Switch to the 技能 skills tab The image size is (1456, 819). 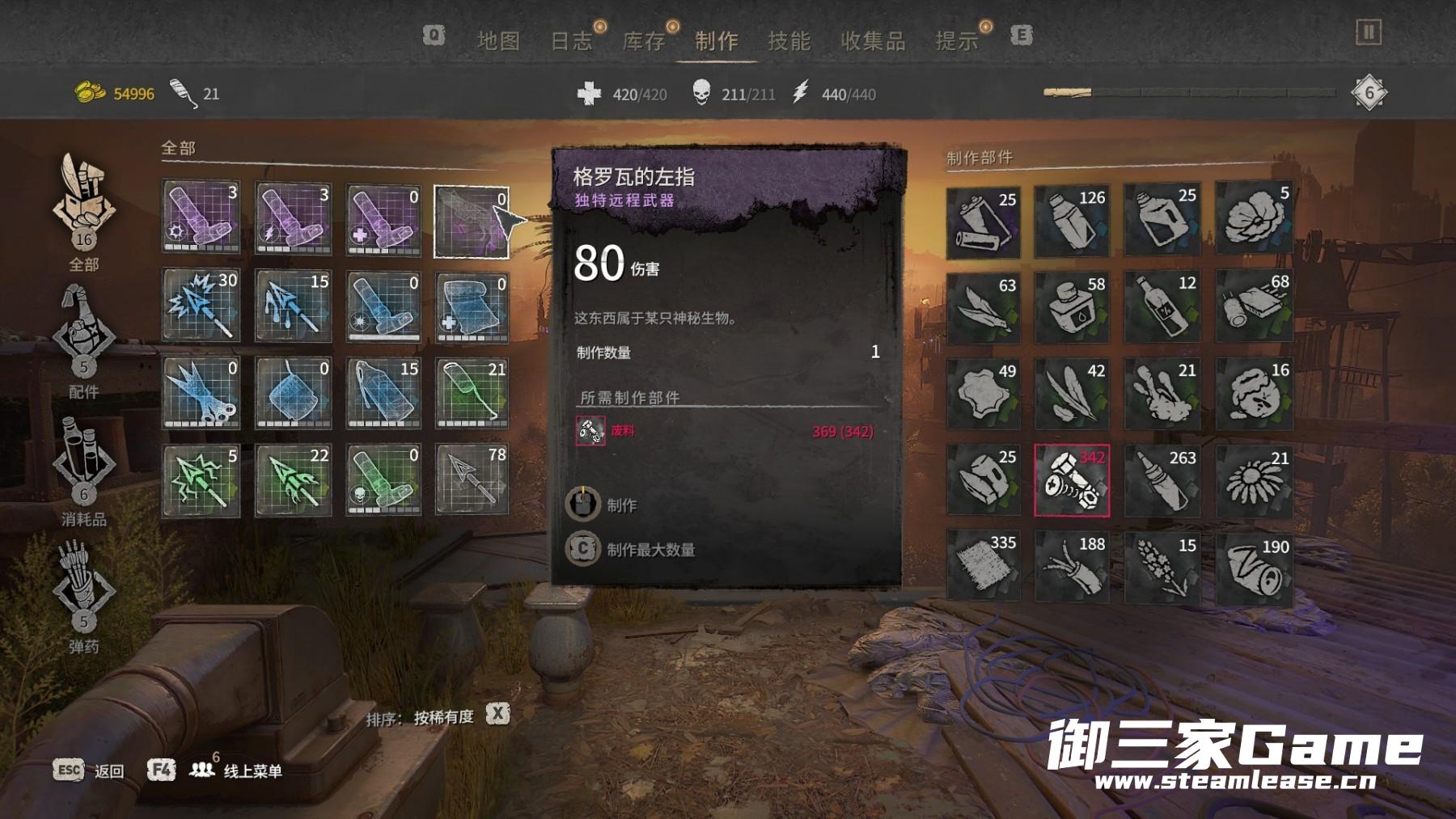click(x=789, y=40)
